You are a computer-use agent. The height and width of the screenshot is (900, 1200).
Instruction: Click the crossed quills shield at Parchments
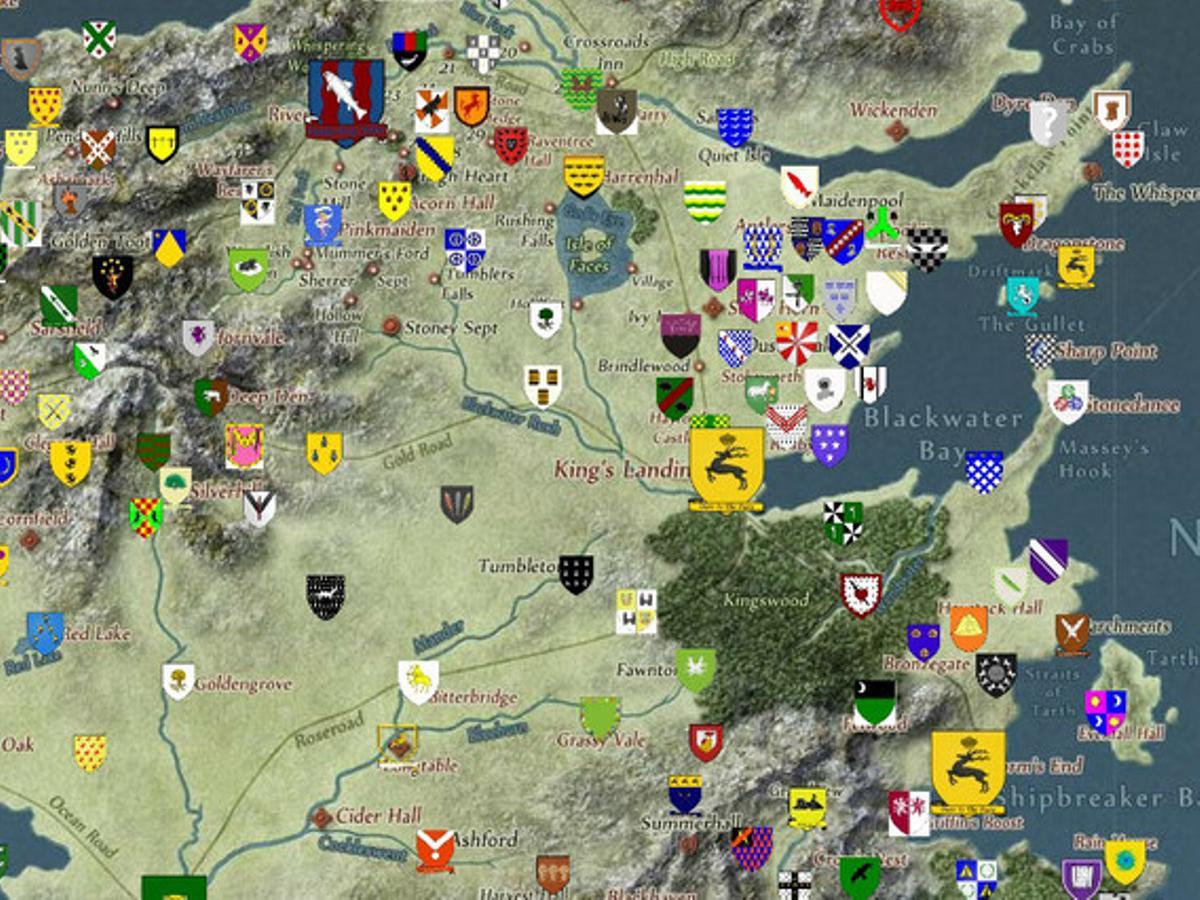point(1072,634)
